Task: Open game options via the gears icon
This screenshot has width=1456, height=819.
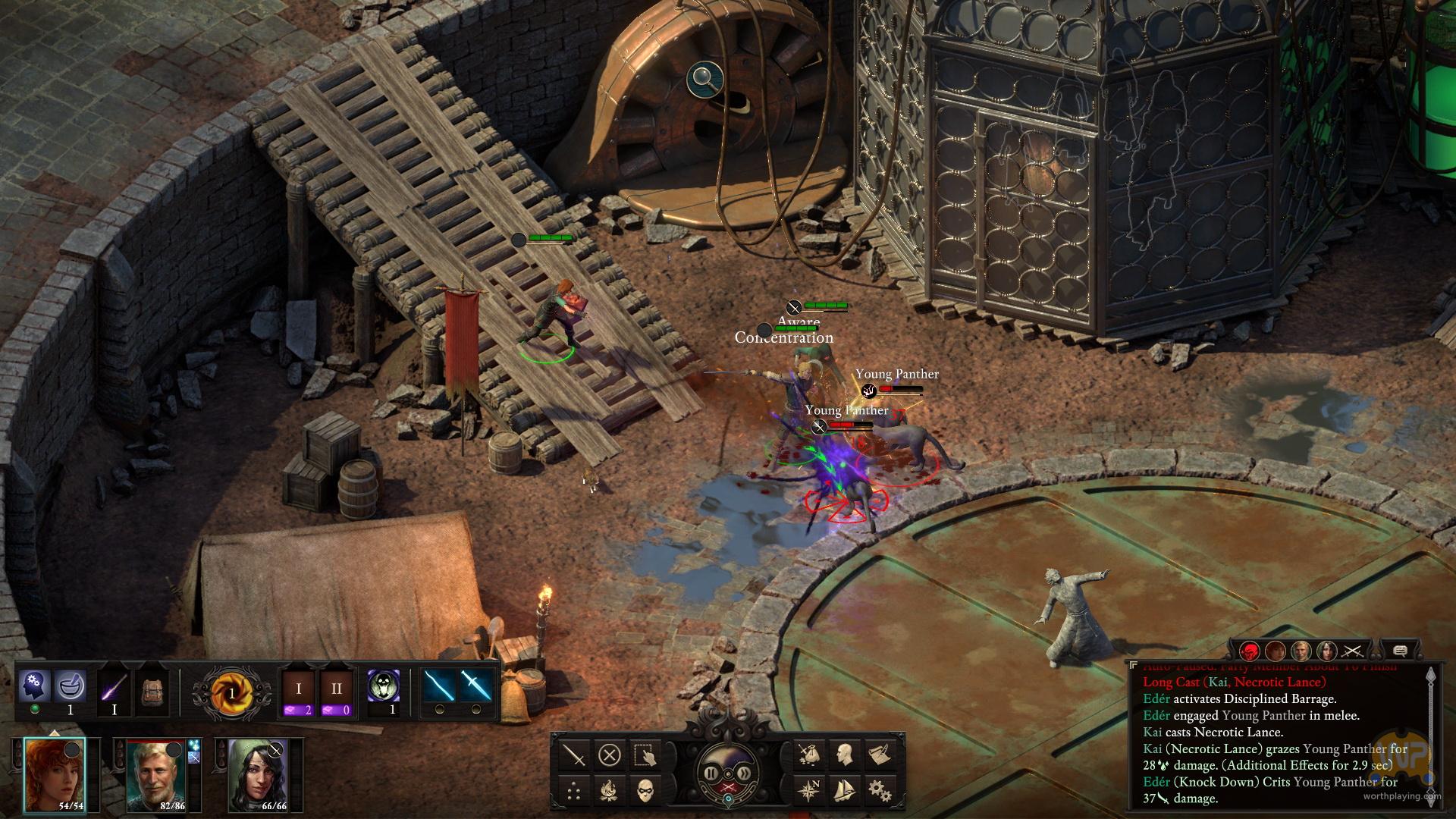Action: pyautogui.click(x=880, y=790)
